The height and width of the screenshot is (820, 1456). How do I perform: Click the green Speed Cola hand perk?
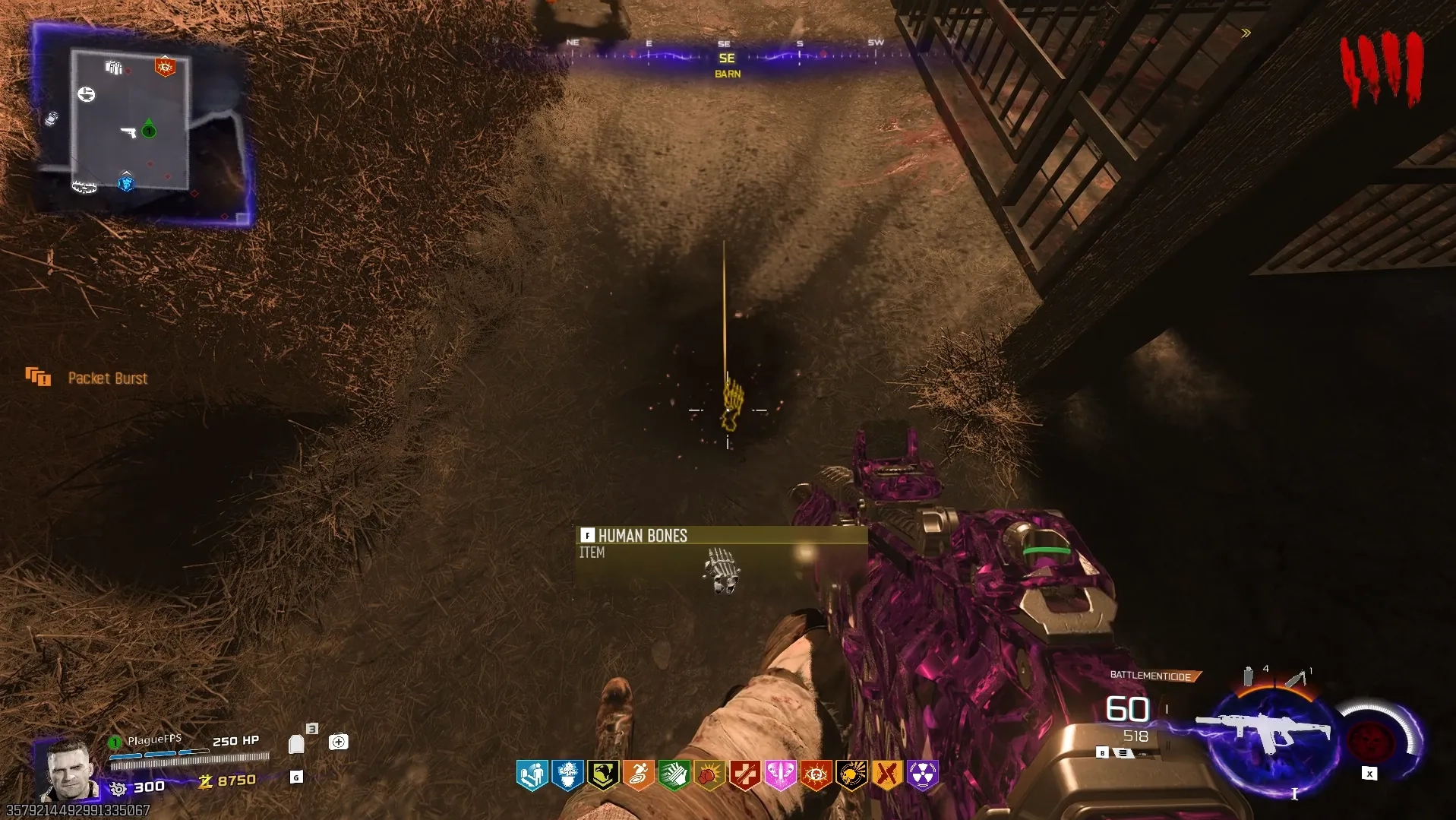674,775
